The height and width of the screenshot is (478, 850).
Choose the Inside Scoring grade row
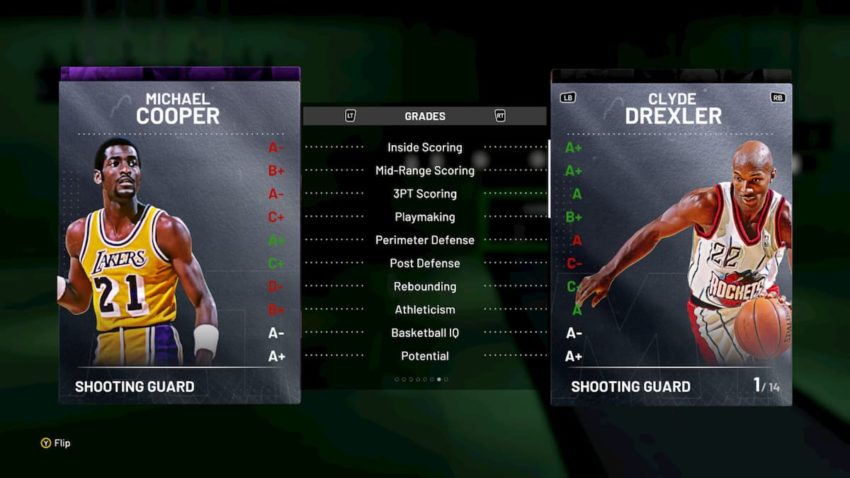[x=425, y=148]
